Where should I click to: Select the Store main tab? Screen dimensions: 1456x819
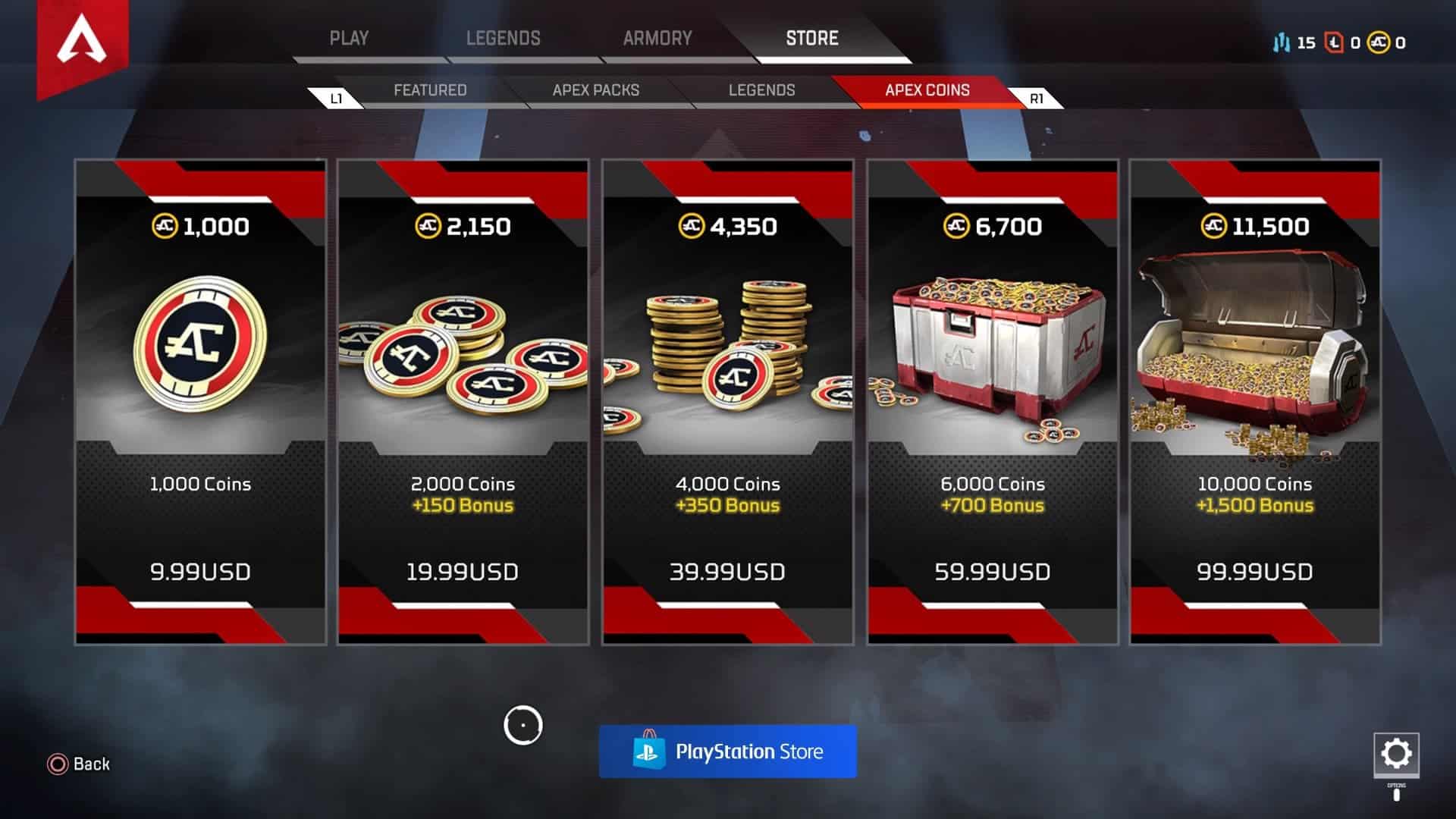click(x=811, y=38)
